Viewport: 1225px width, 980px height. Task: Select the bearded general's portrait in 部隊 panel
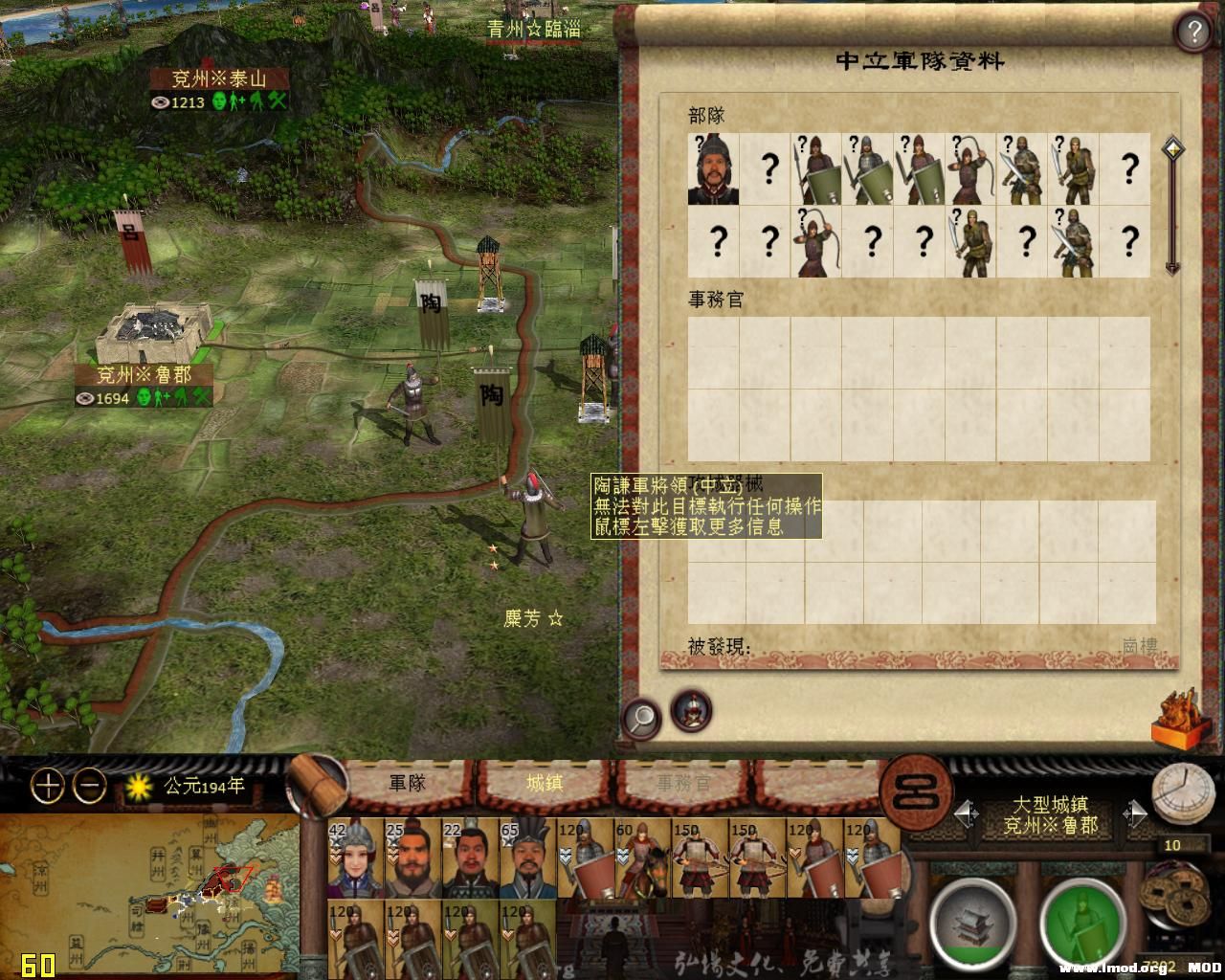tap(712, 172)
